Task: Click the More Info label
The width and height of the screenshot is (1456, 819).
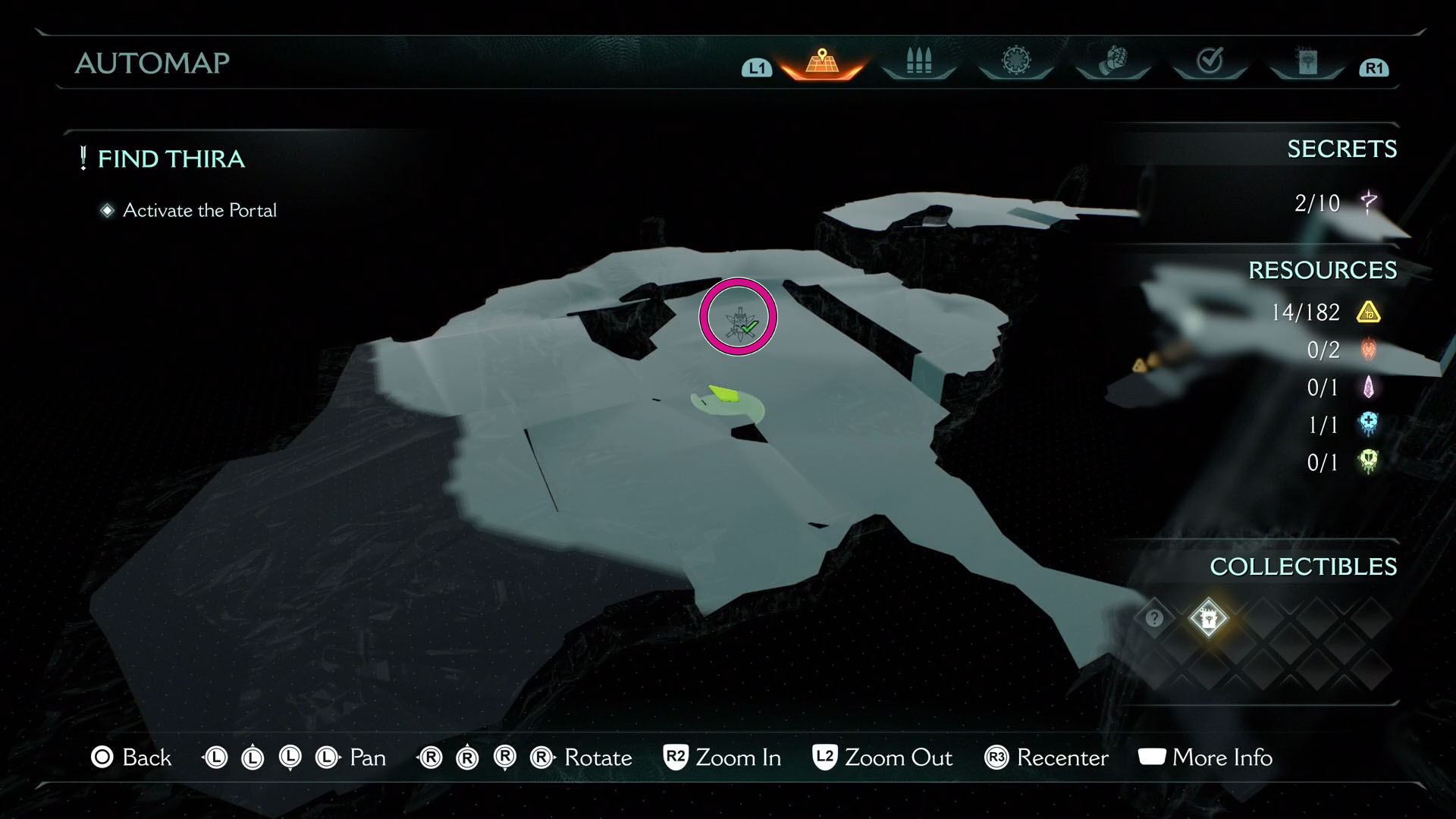Action: pyautogui.click(x=1221, y=758)
